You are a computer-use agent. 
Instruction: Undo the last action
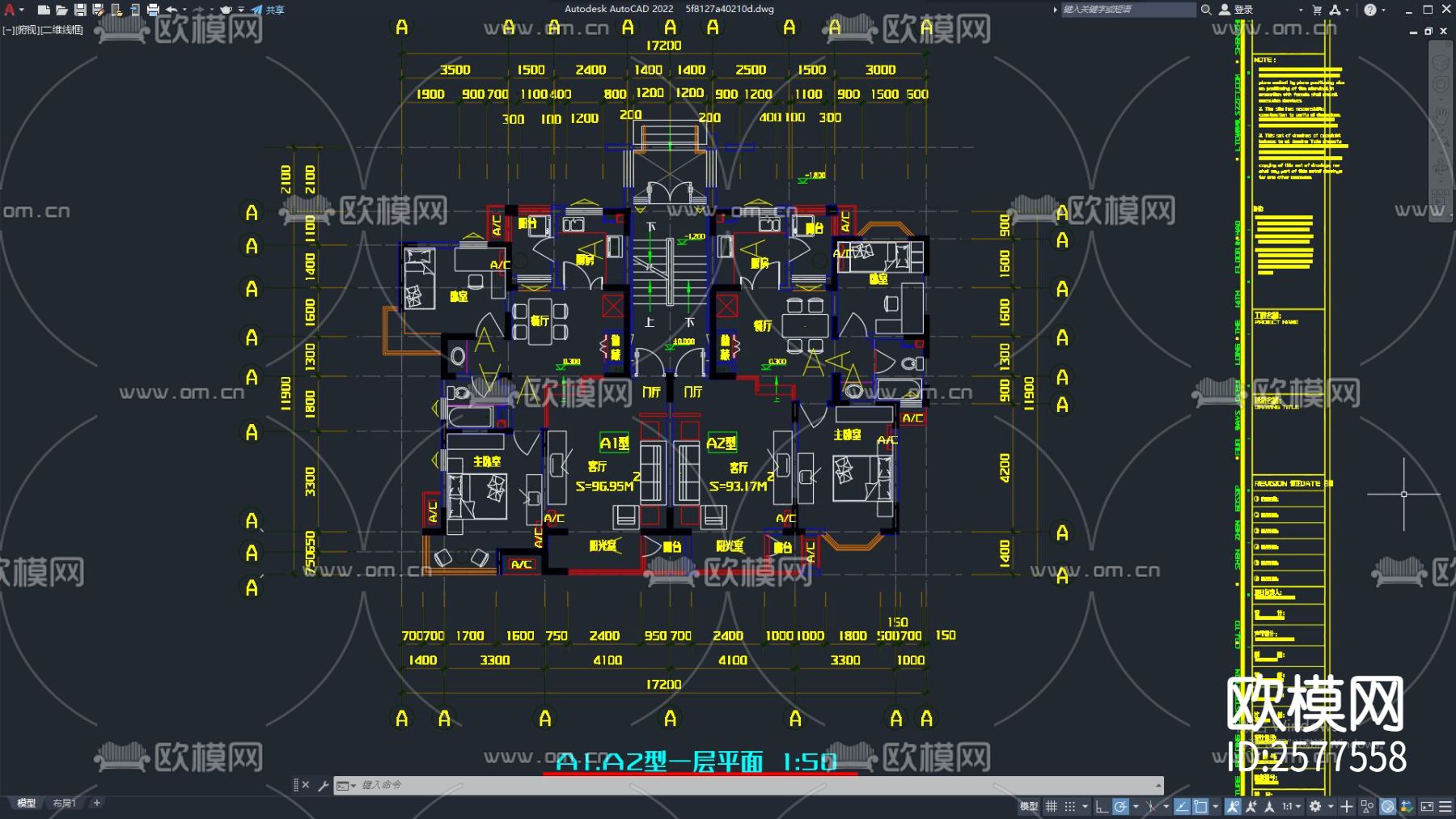click(x=172, y=10)
